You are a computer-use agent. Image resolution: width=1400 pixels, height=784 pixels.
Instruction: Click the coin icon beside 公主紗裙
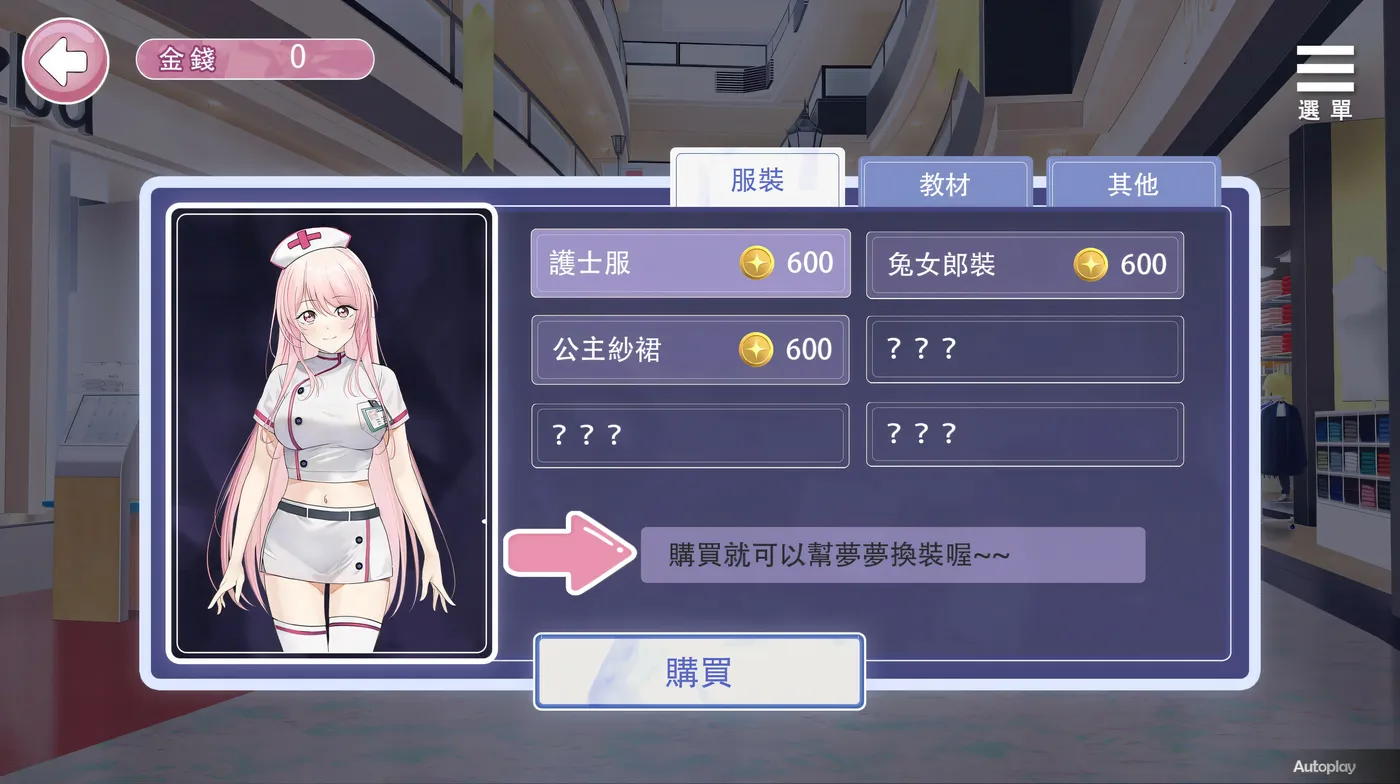coord(758,349)
